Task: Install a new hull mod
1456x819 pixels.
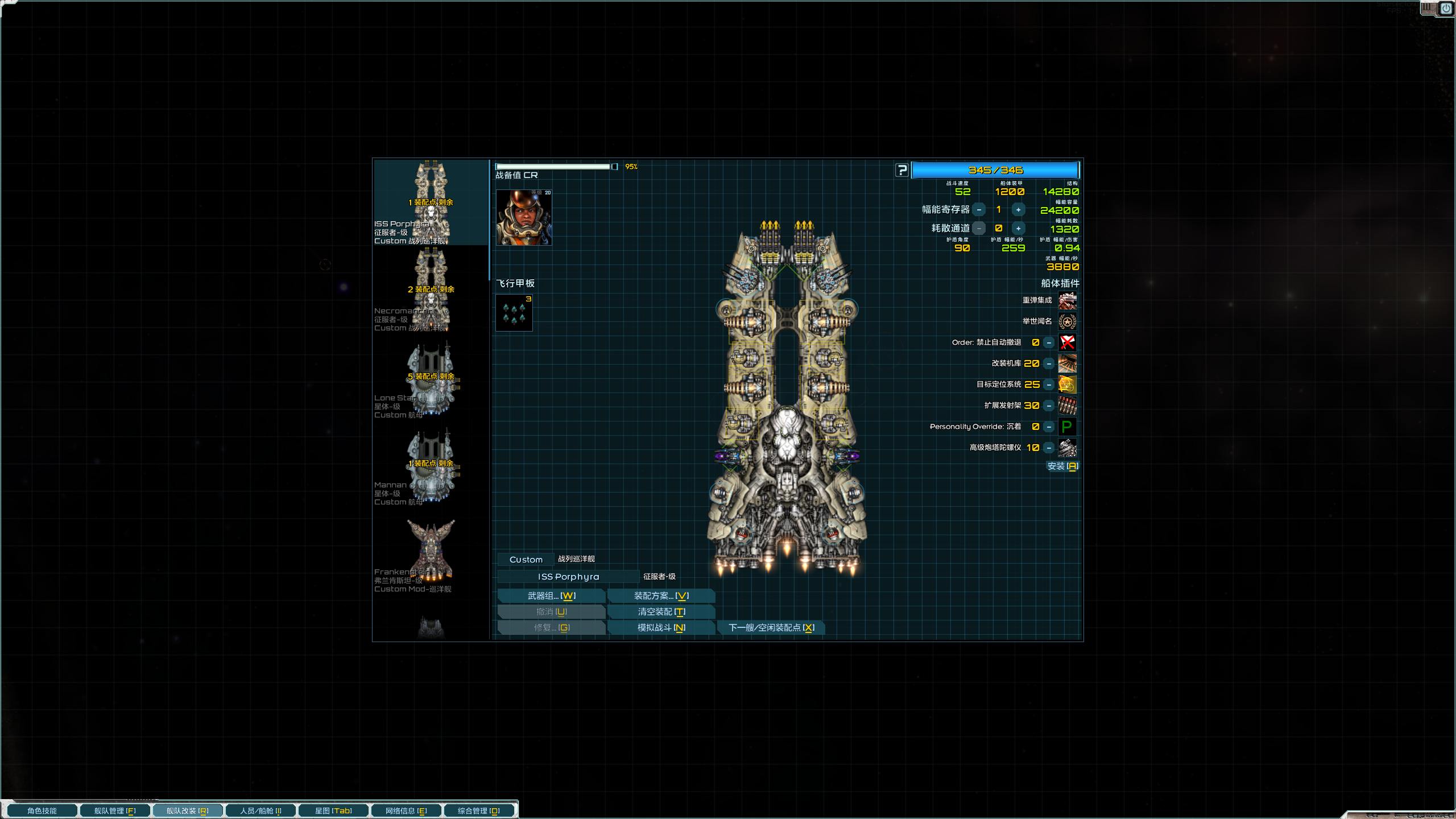Action: tap(1062, 466)
